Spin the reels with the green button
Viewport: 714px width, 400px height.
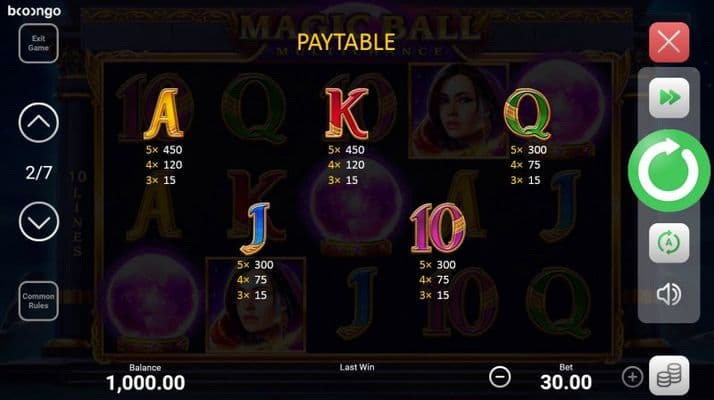pyautogui.click(x=668, y=172)
